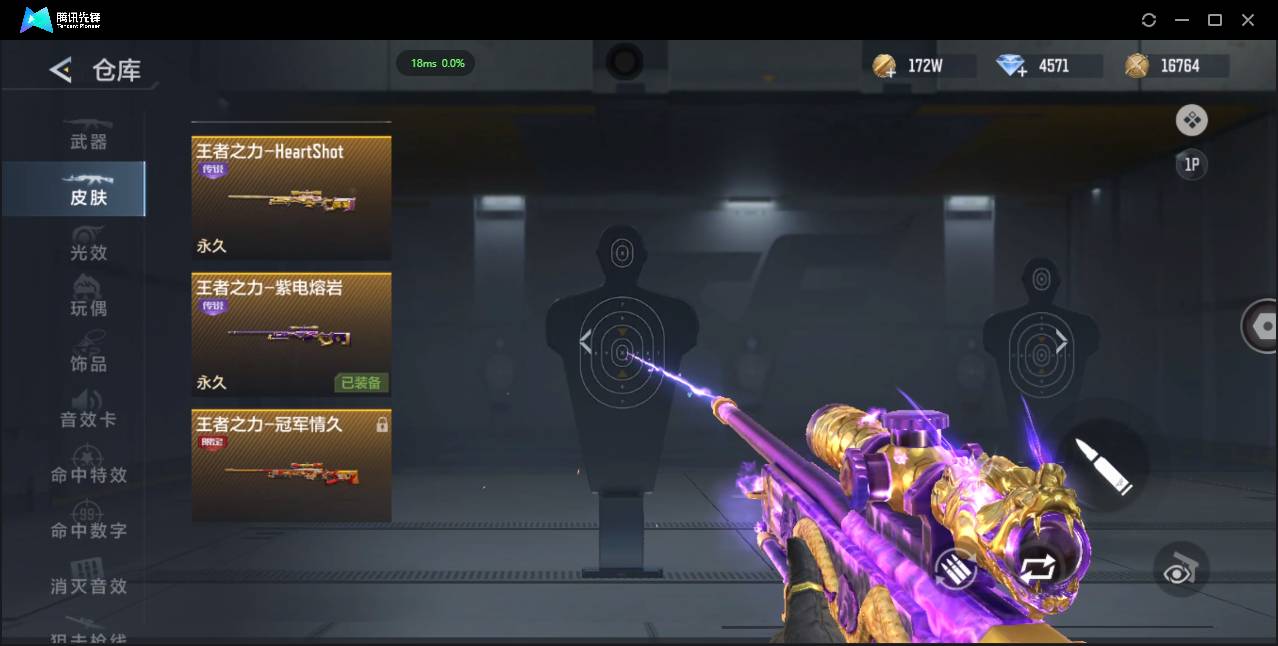Tap the switch weapon swap arrows icon
Screen dimensions: 1278x646
(1037, 568)
